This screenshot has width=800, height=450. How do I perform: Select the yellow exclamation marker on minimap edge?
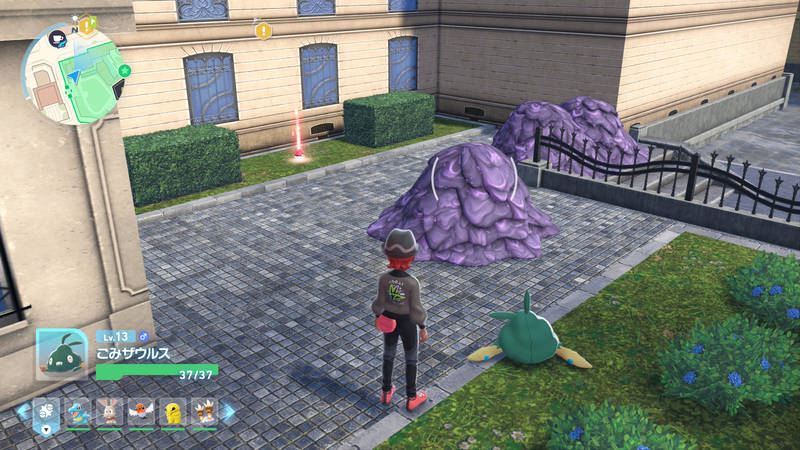pos(88,24)
